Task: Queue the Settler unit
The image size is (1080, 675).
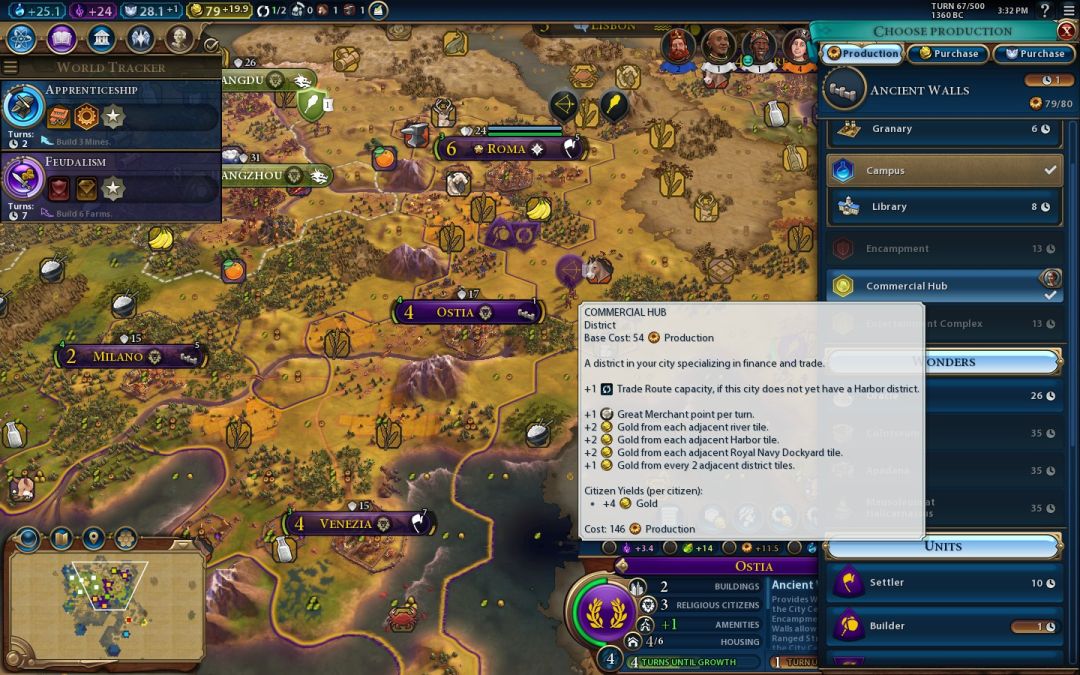Action: [943, 583]
